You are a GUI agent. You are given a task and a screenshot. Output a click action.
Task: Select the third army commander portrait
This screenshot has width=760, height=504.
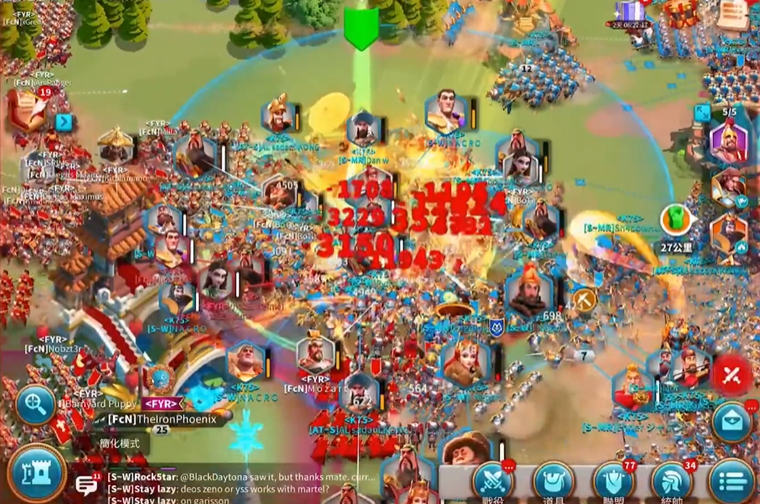click(729, 233)
